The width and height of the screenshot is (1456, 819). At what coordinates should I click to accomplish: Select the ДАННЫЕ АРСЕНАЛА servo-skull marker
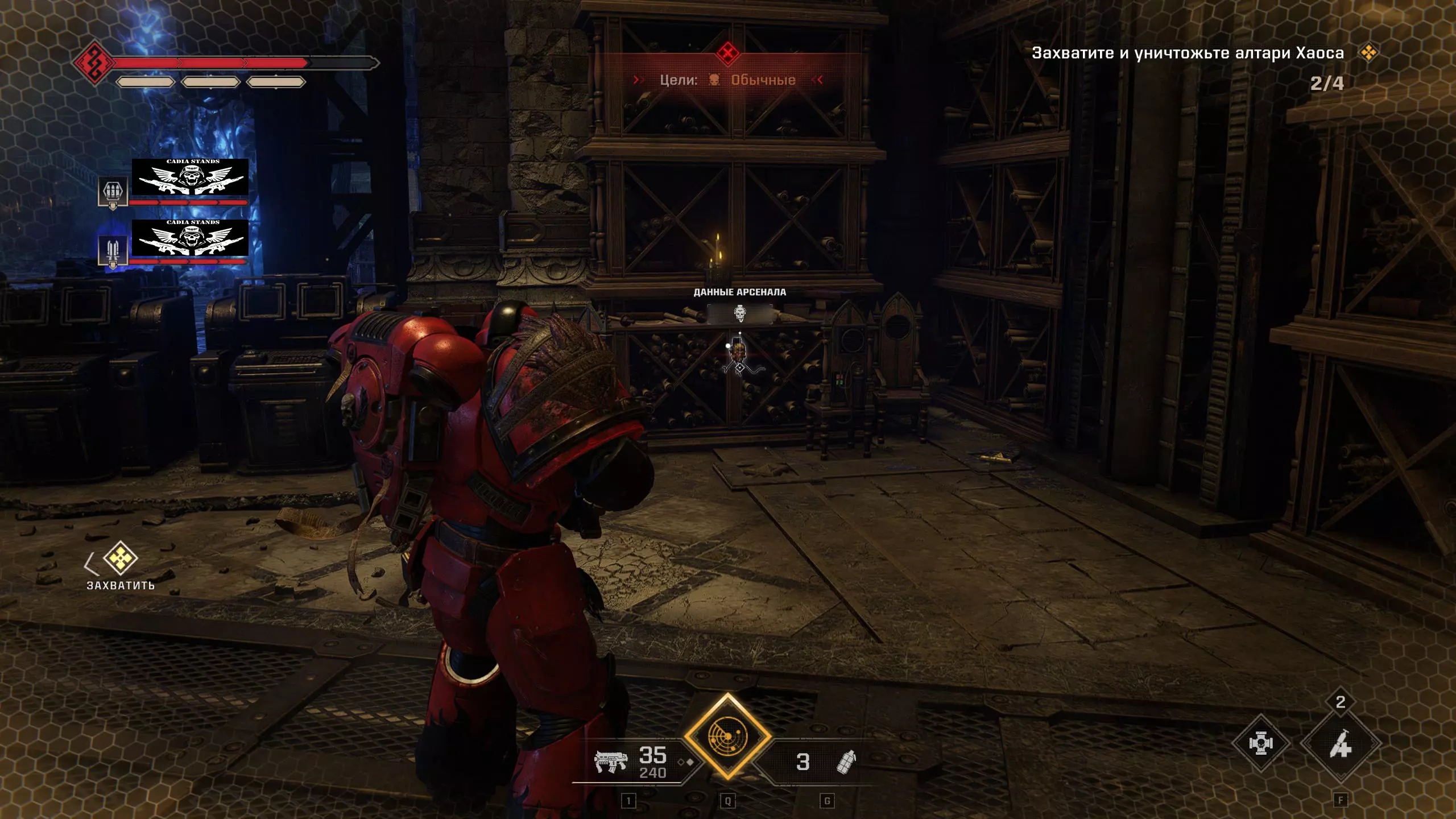click(739, 313)
